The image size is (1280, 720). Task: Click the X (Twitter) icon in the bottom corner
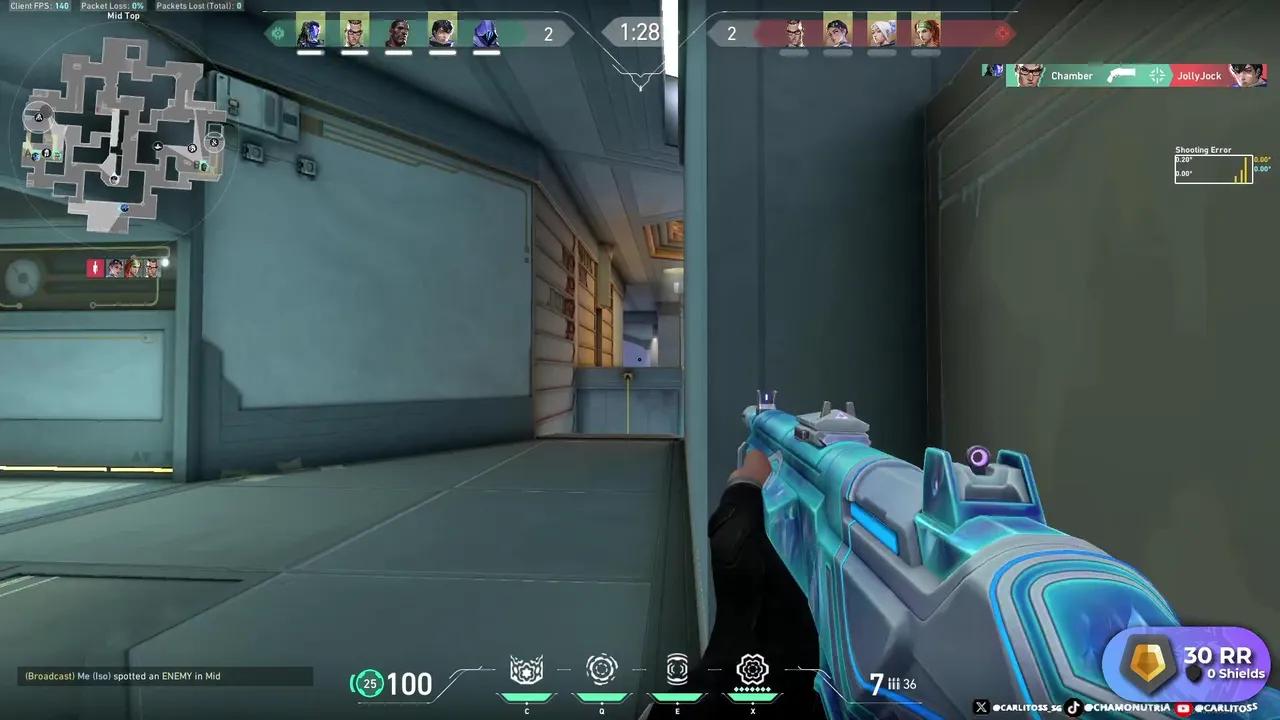tap(982, 706)
